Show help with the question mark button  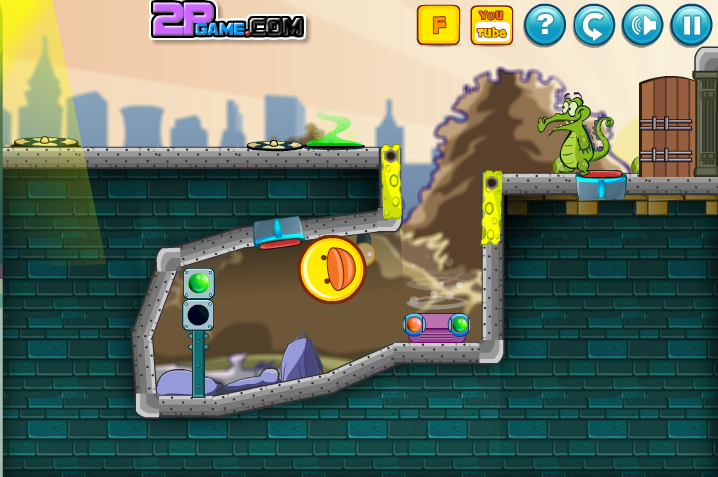pos(545,25)
